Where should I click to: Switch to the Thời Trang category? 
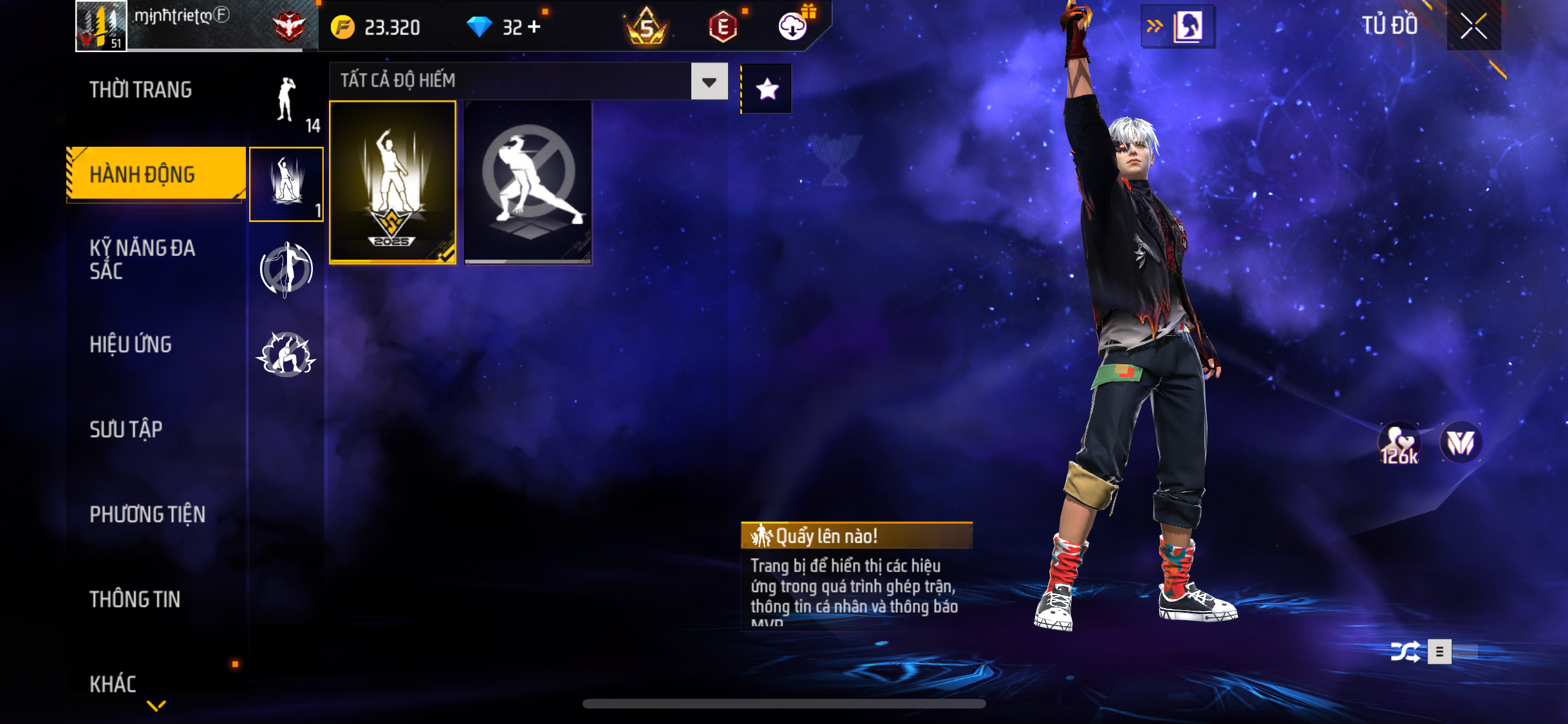(x=140, y=90)
